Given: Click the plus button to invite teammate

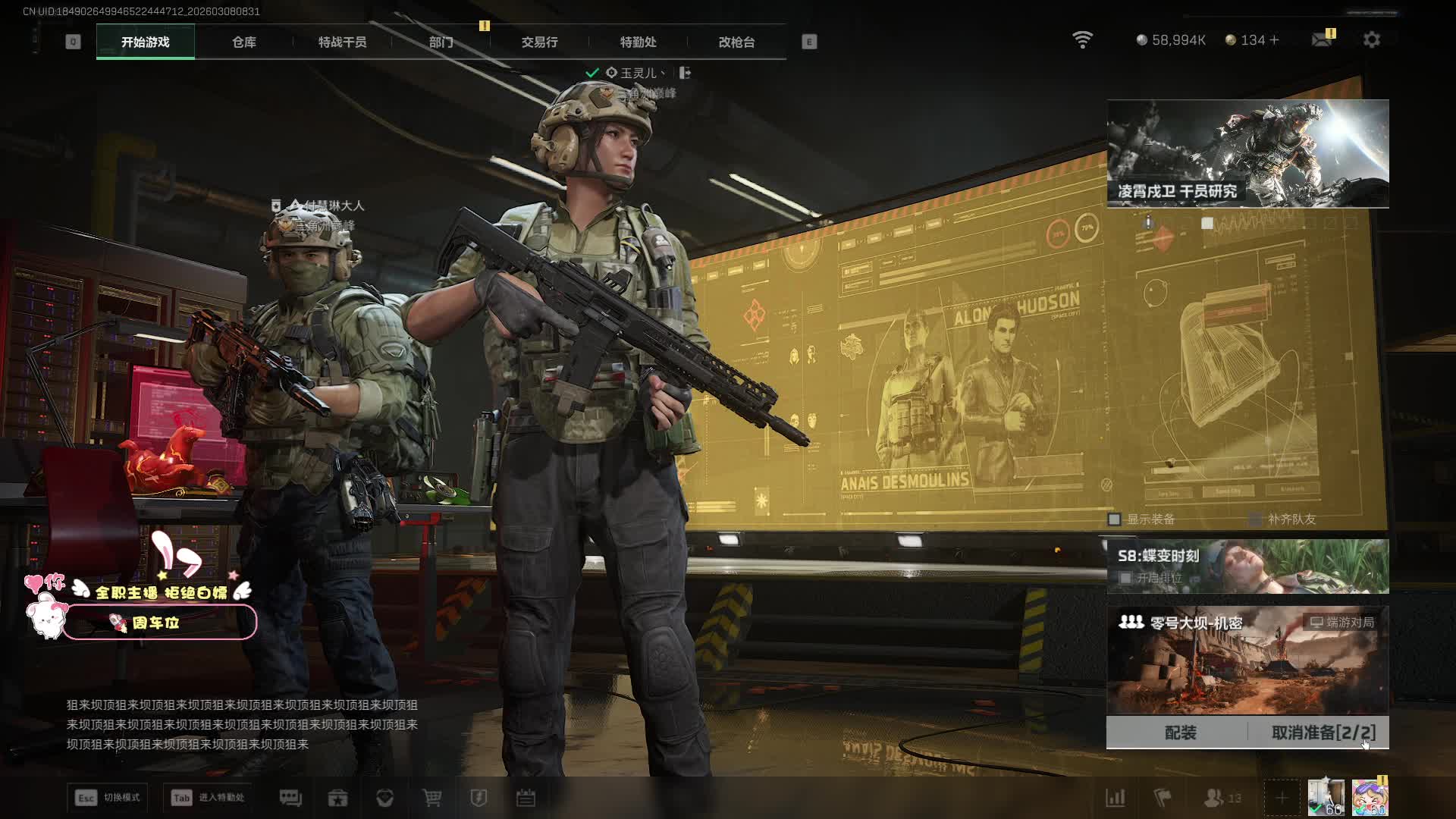Looking at the screenshot, I should [1281, 798].
